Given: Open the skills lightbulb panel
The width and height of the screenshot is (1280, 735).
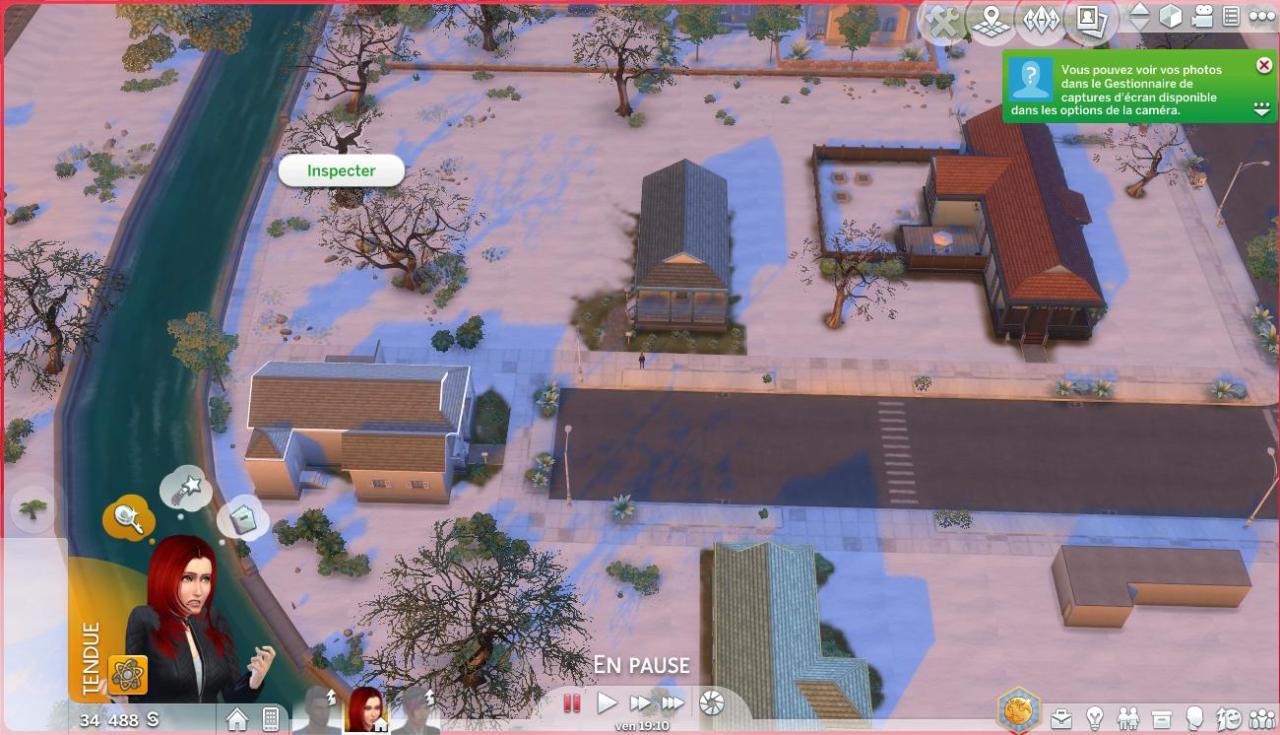Looking at the screenshot, I should tap(1095, 718).
